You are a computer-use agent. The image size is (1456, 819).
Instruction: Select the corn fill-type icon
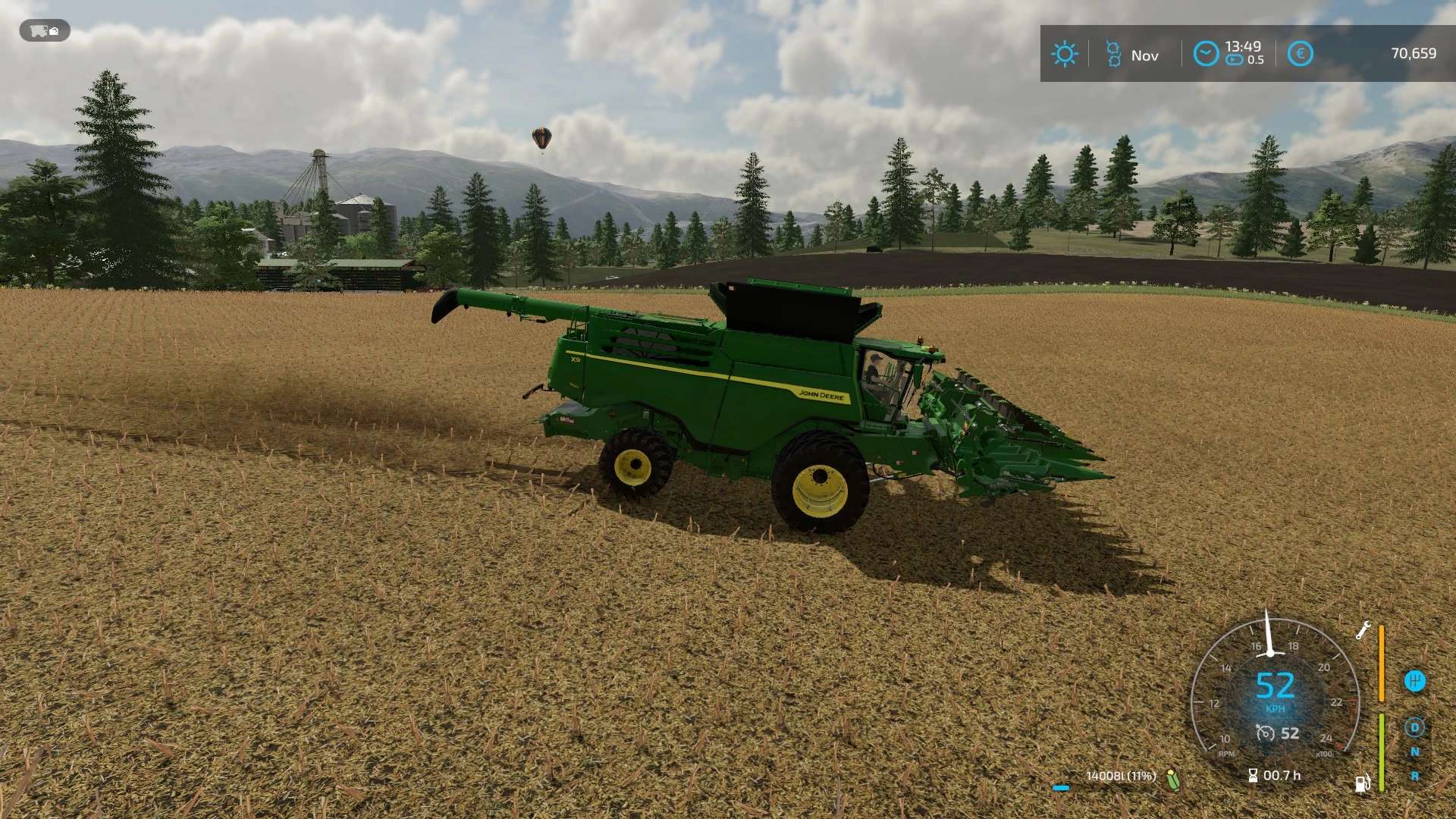[x=1173, y=779]
